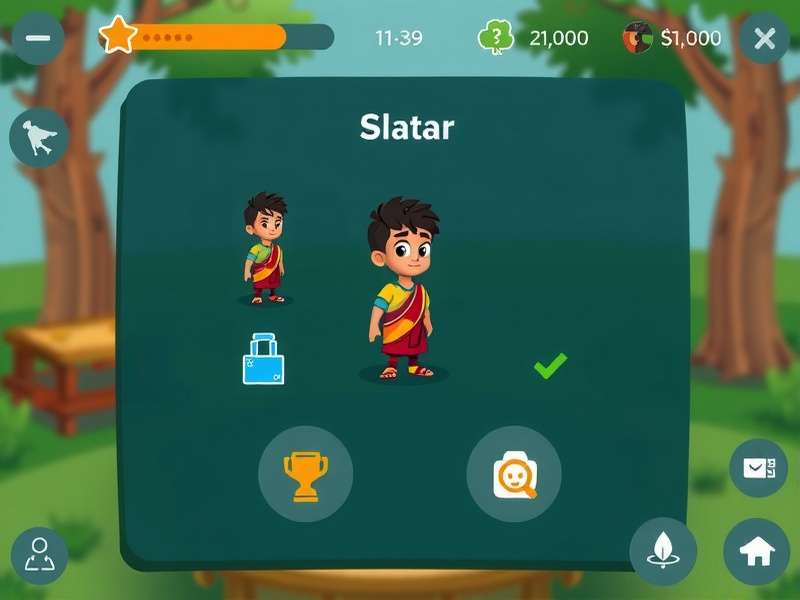Click the minus button in the corner
The height and width of the screenshot is (600, 800).
click(x=38, y=38)
